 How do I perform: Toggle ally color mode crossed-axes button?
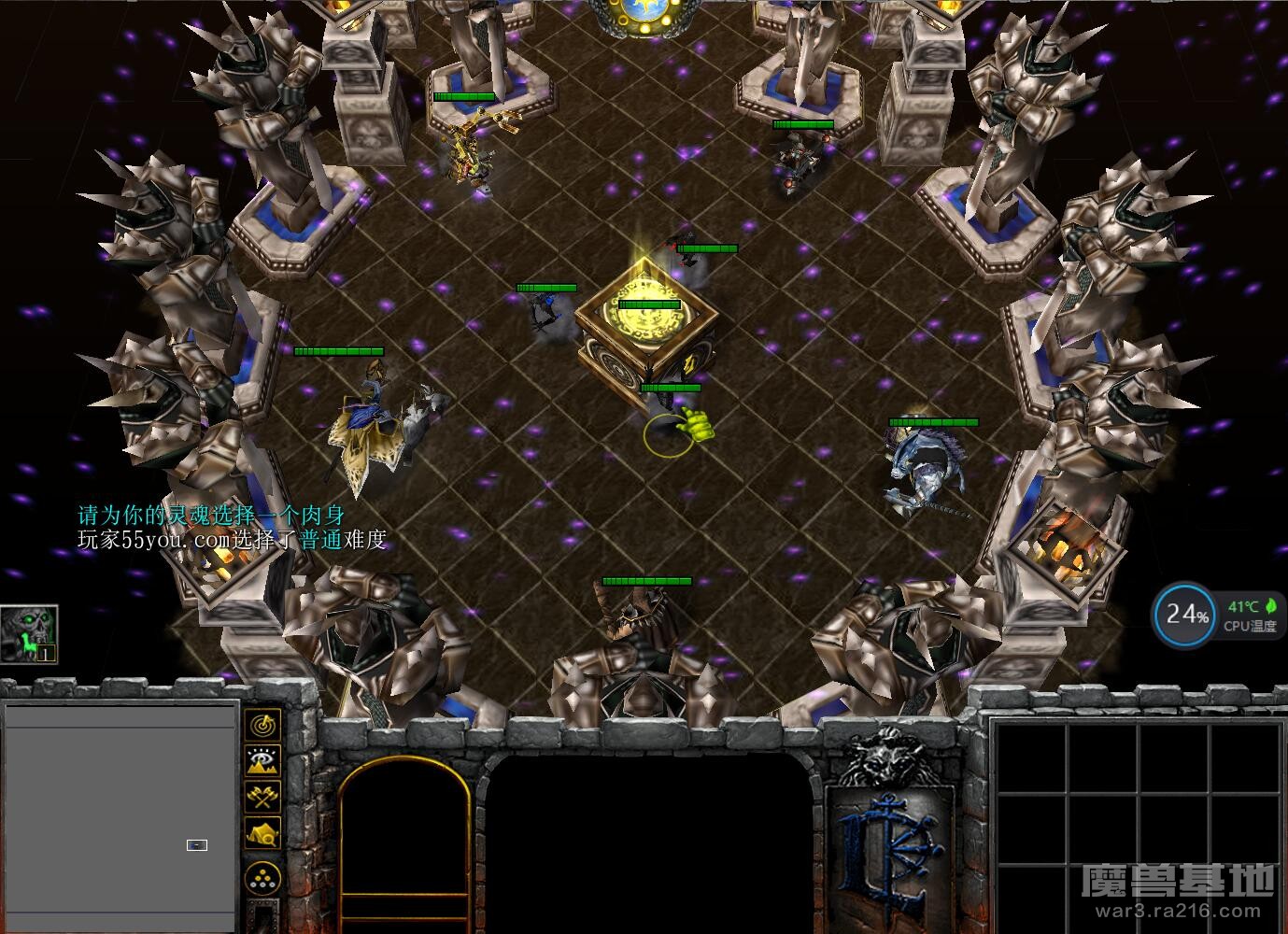pos(263,797)
